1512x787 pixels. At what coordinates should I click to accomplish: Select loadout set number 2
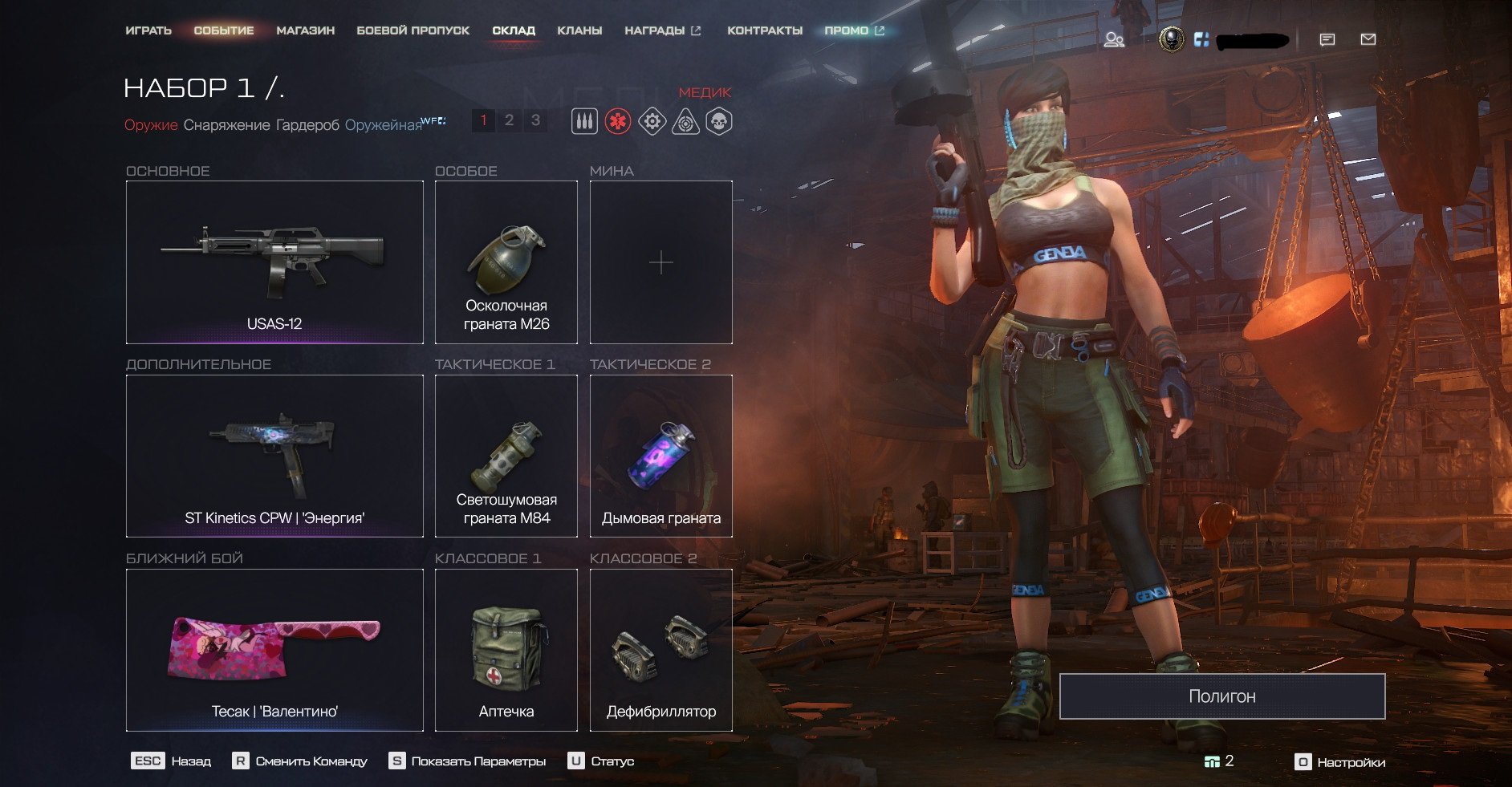509,120
